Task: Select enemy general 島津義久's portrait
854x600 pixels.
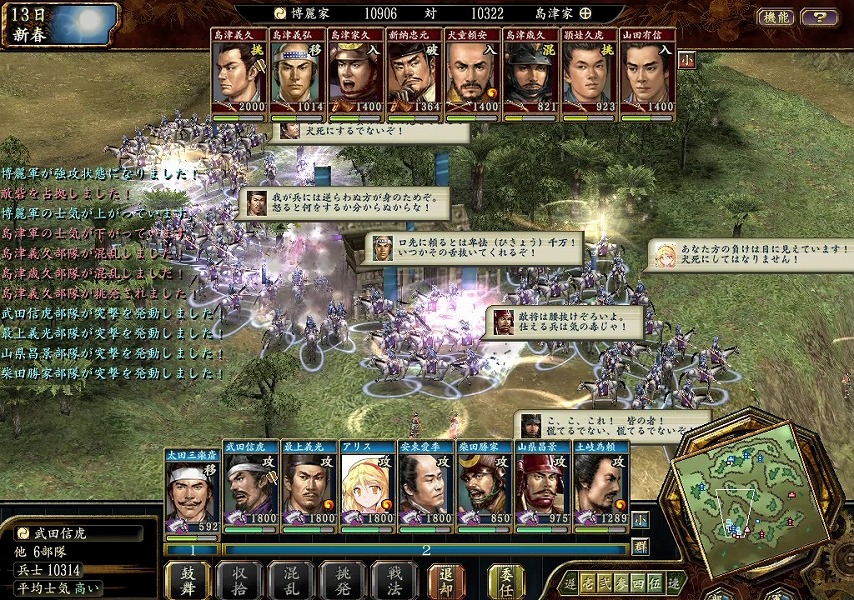Action: click(238, 73)
